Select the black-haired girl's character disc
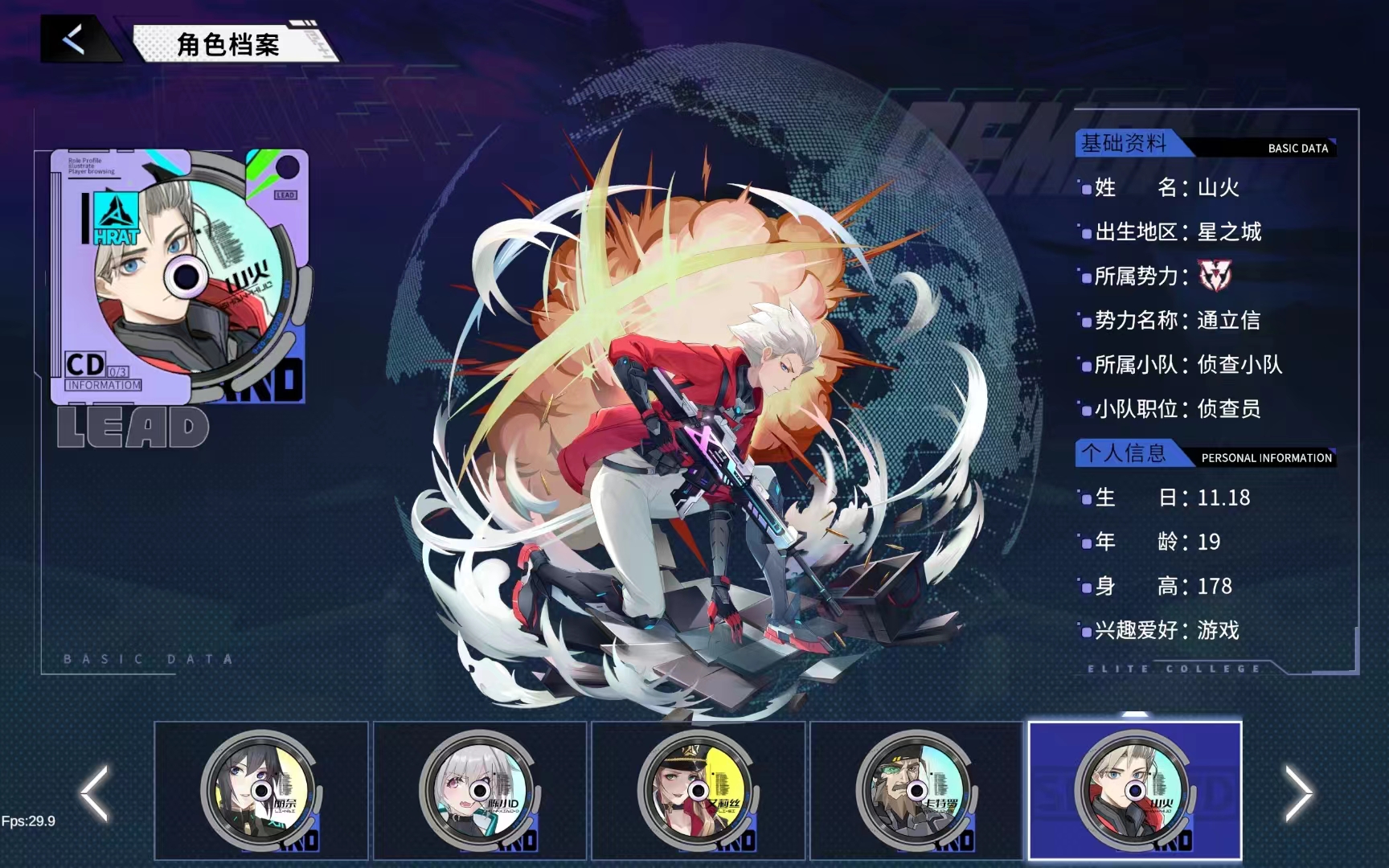Image resolution: width=1389 pixels, height=868 pixels. pyautogui.click(x=260, y=791)
